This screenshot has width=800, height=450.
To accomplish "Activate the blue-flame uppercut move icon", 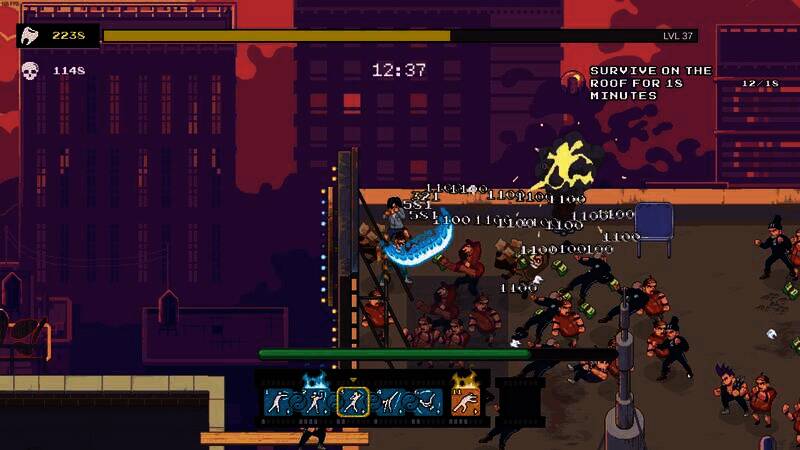I will (314, 402).
